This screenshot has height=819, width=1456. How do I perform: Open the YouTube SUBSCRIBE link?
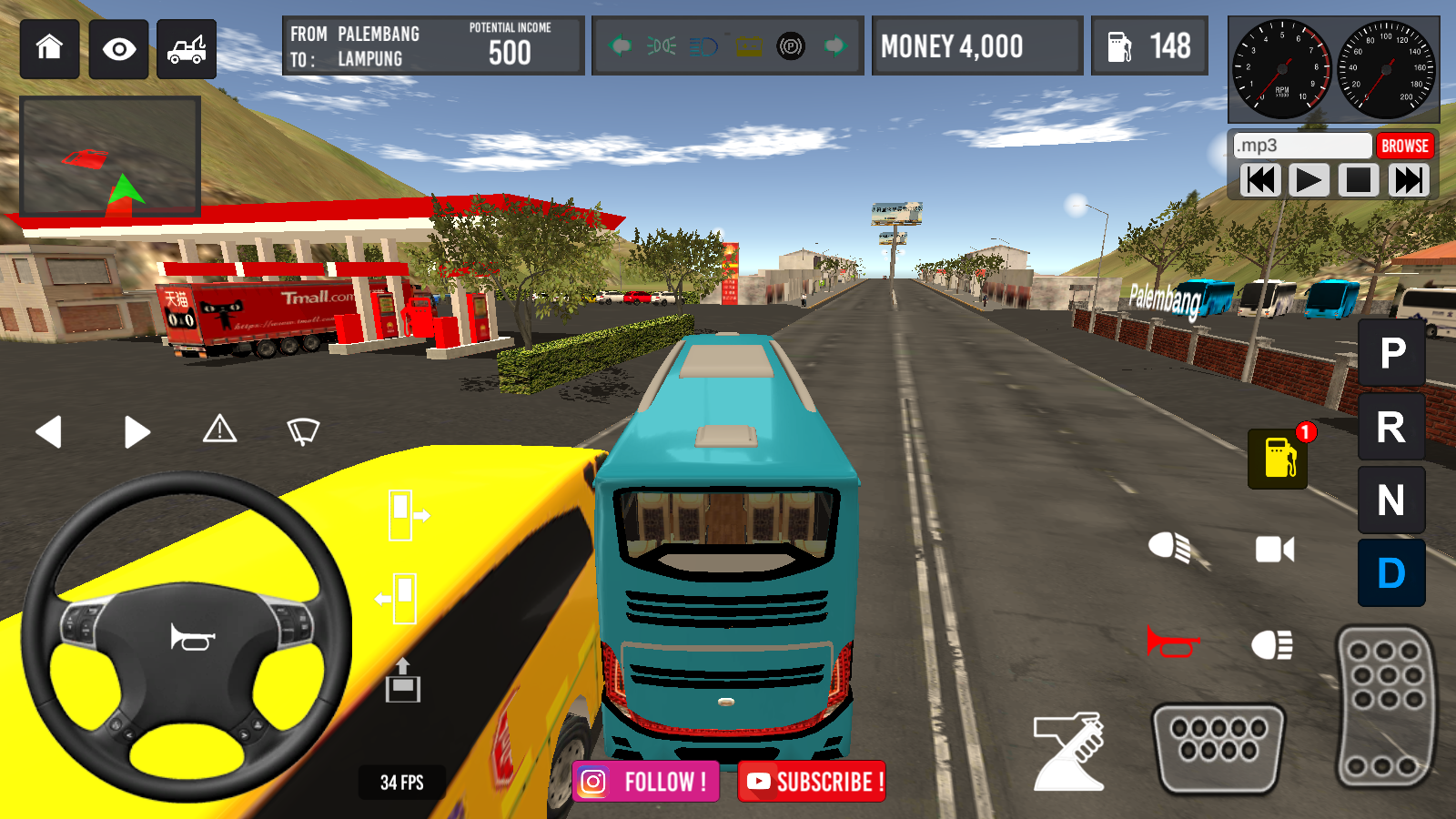tap(812, 782)
